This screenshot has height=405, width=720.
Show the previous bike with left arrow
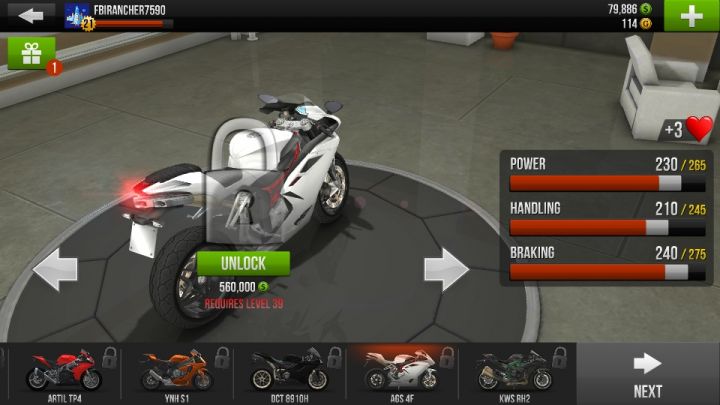[x=55, y=269]
